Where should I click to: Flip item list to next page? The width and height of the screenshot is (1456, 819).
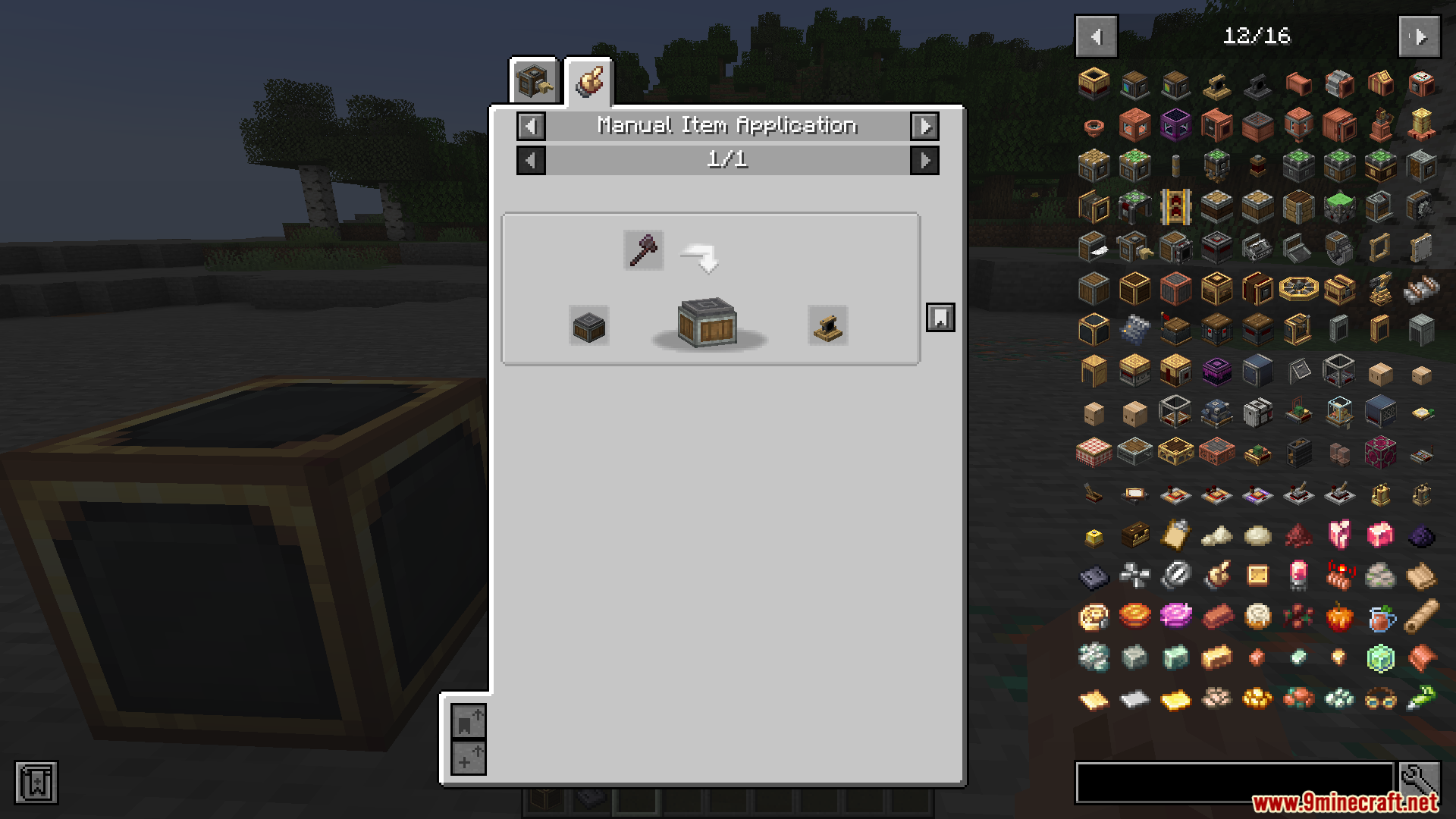[1420, 36]
